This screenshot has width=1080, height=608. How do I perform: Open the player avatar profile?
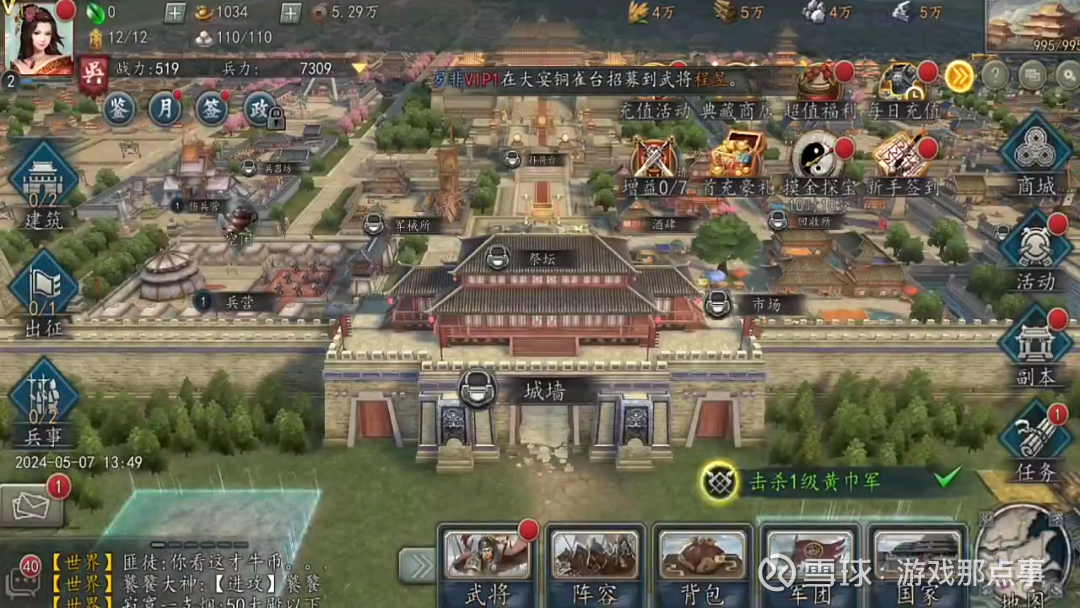40,38
